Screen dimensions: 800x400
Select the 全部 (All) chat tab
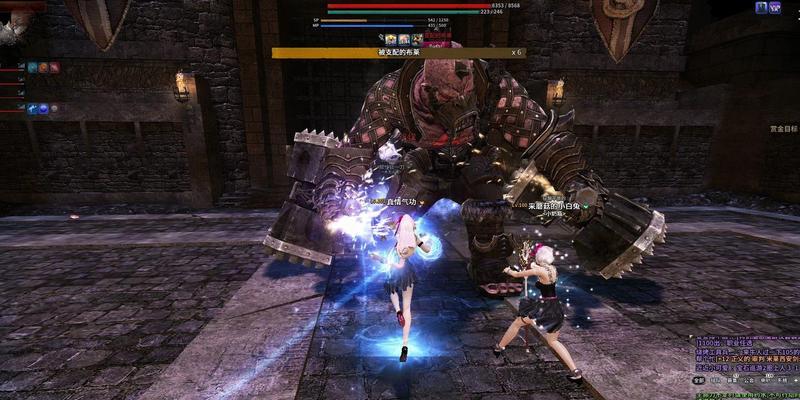[698, 380]
